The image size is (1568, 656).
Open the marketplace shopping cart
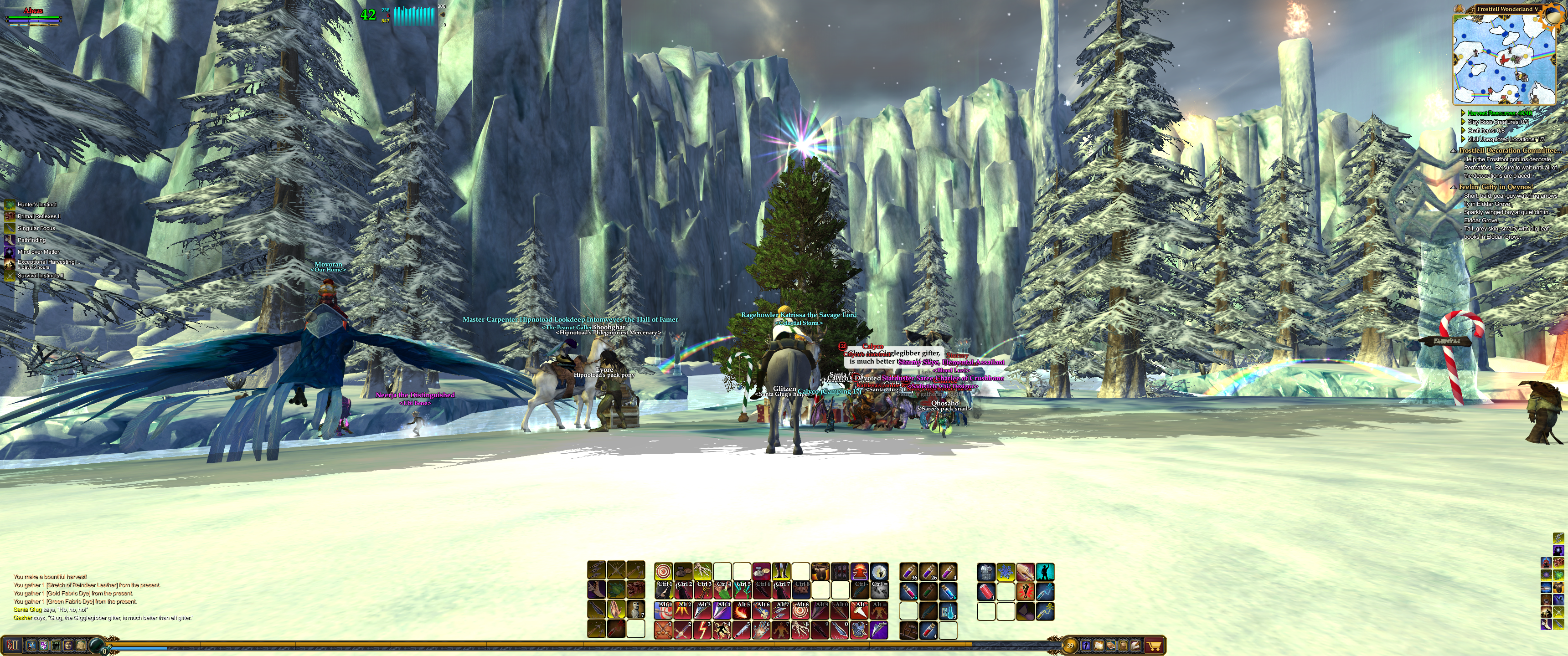1154,645
